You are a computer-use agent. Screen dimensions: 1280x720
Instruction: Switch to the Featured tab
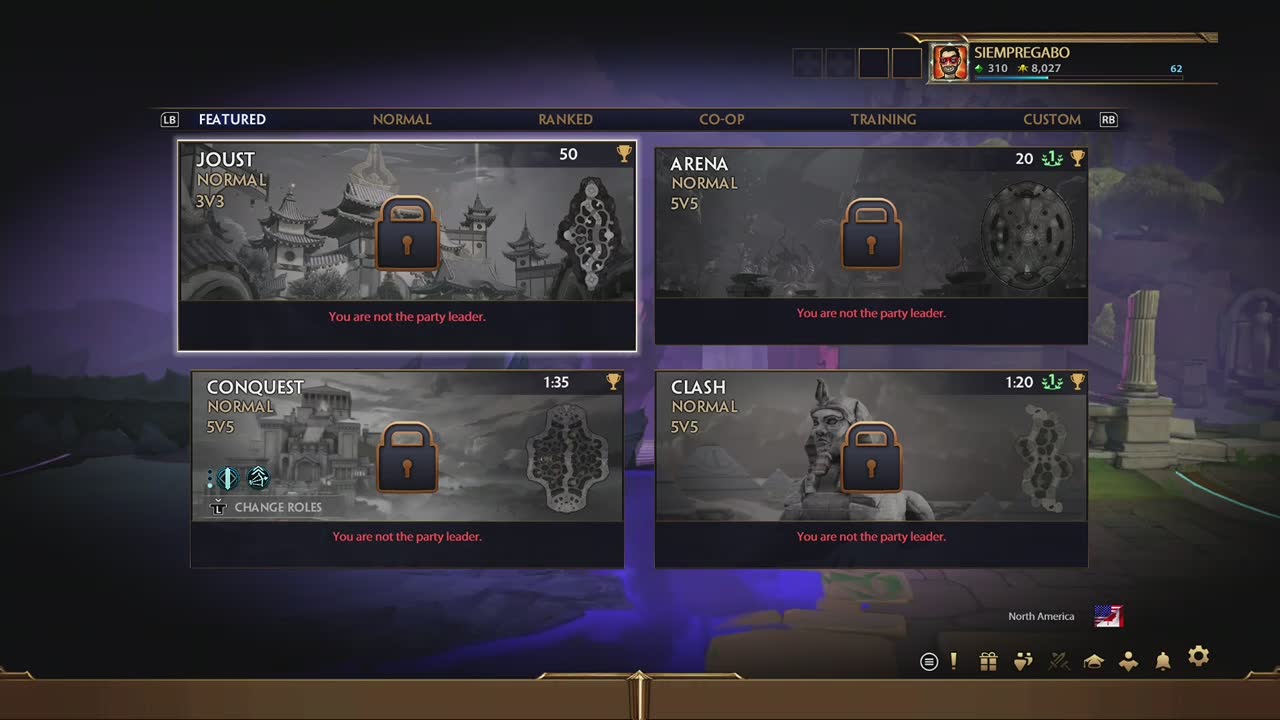232,119
